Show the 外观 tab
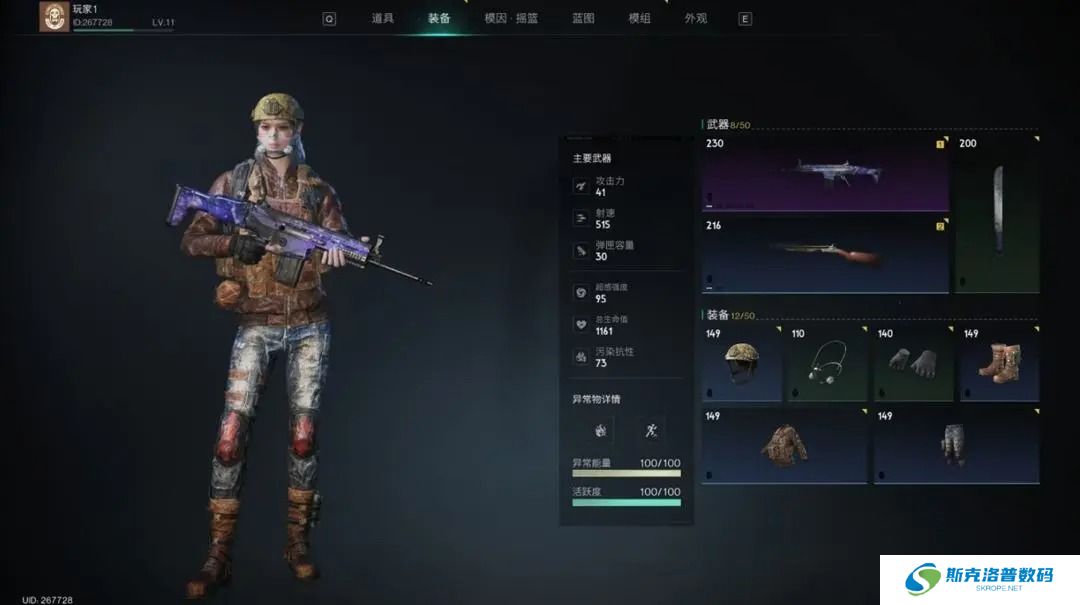1080x605 pixels. 696,18
